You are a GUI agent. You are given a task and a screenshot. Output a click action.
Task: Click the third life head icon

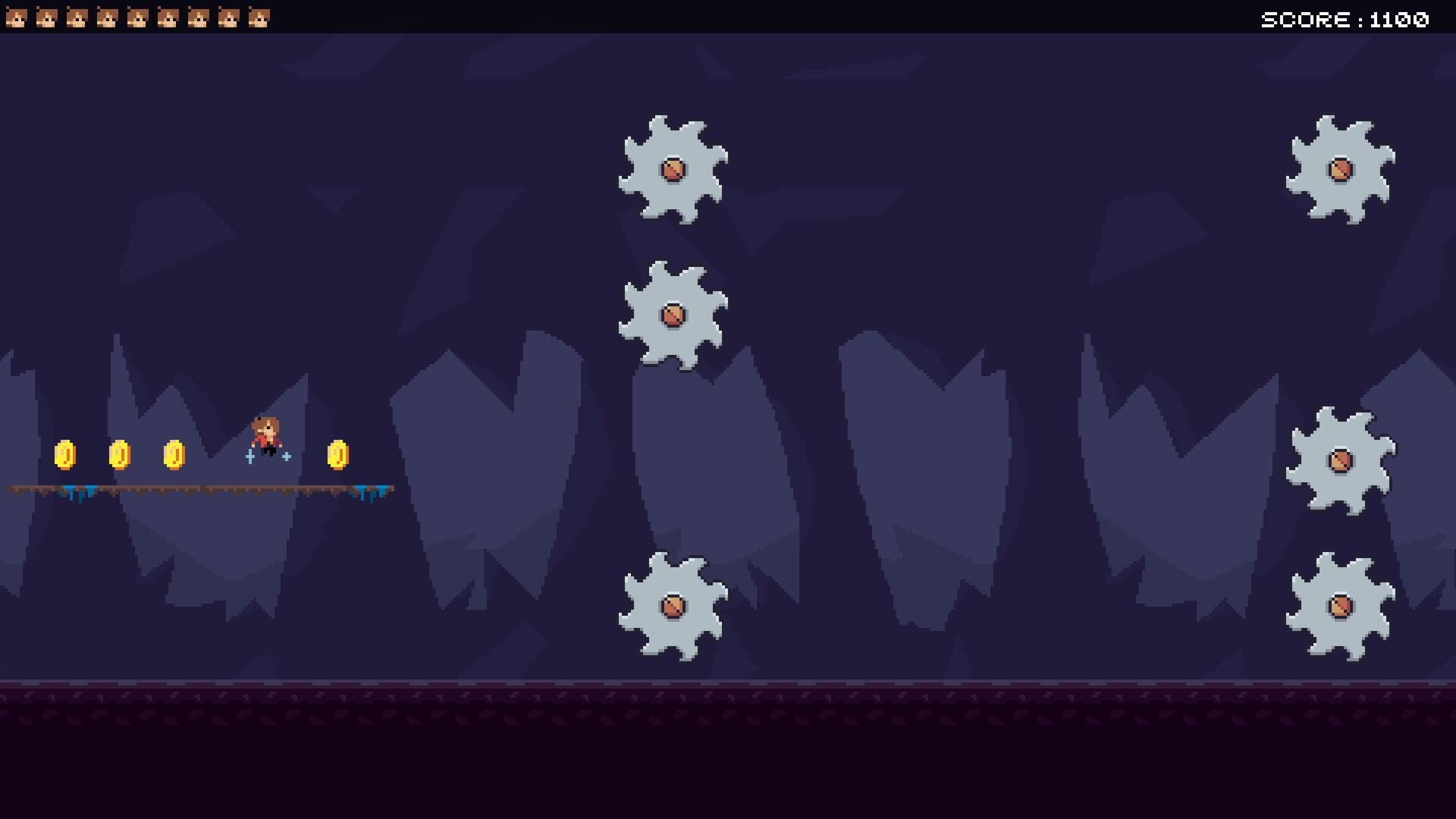[76, 17]
